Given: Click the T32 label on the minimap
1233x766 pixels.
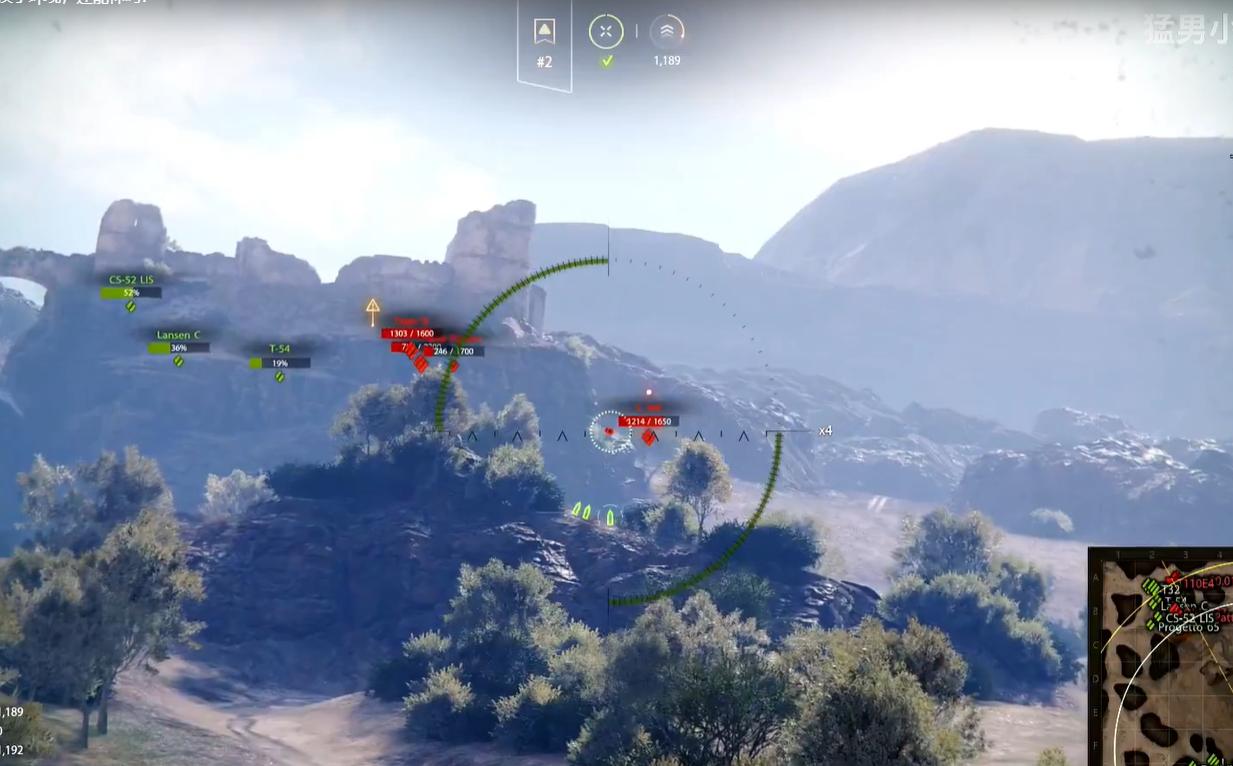Looking at the screenshot, I should pos(1173,591).
